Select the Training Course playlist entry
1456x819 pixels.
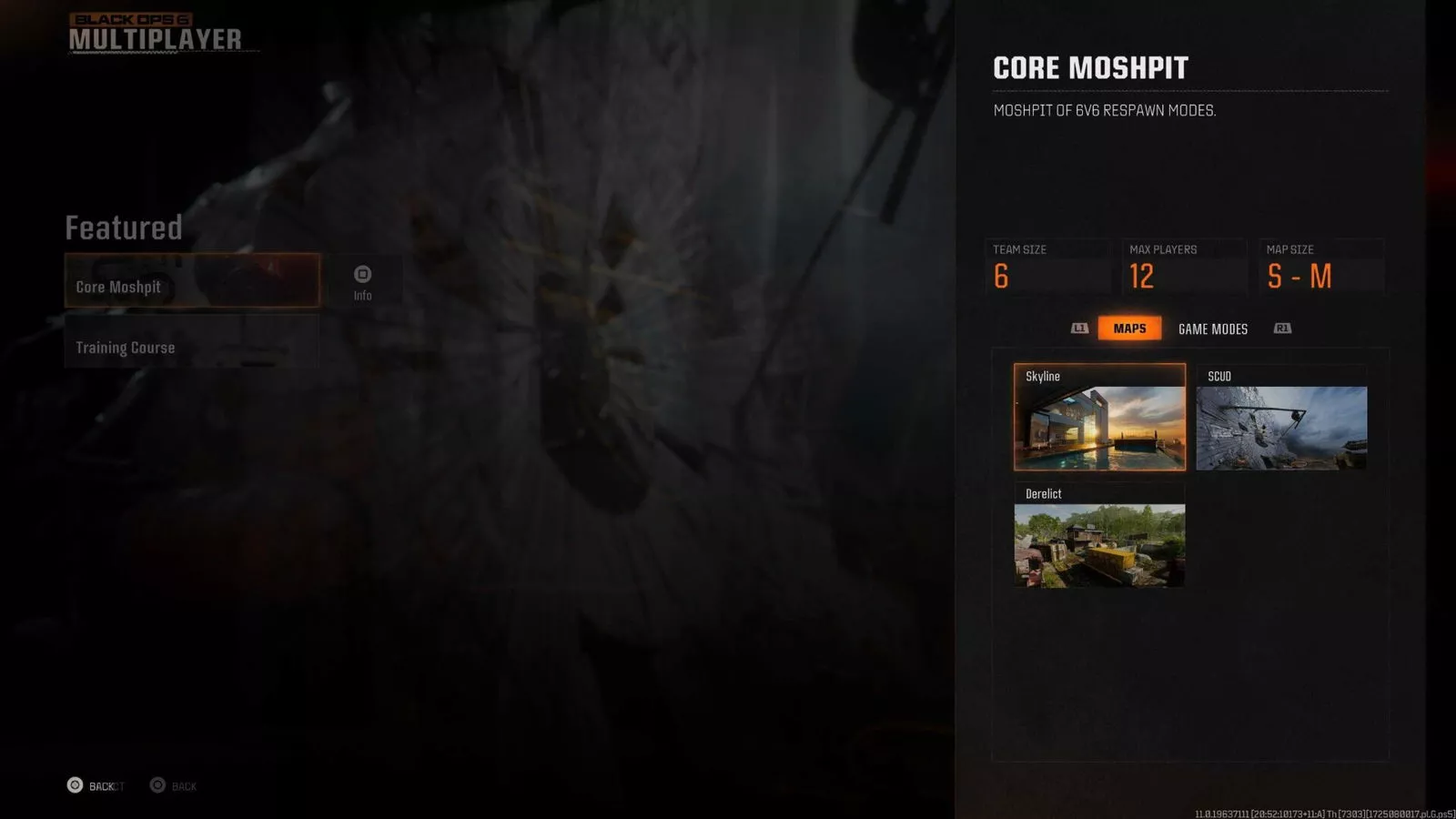191,347
